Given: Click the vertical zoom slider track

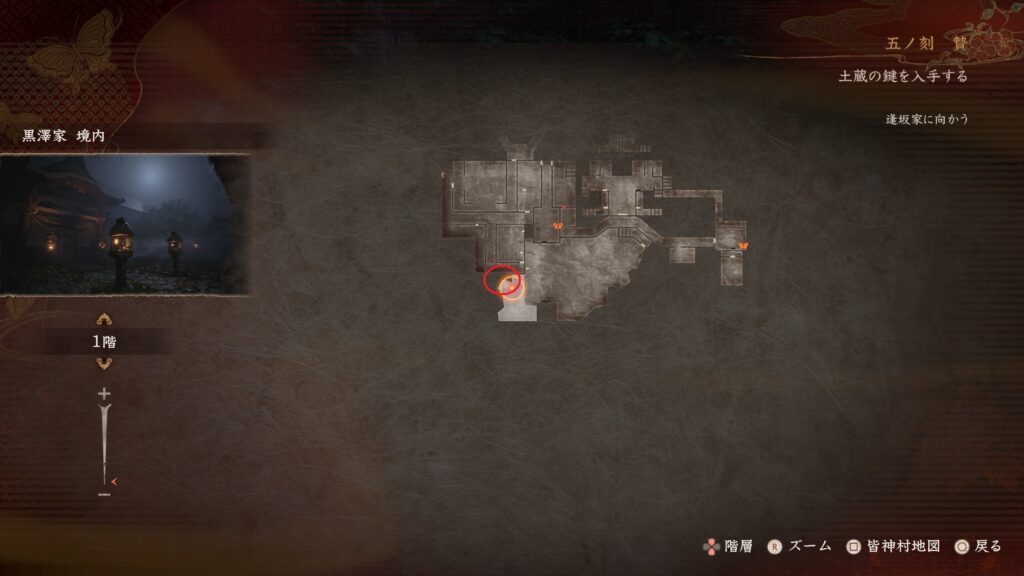Looking at the screenshot, I should click(103, 443).
